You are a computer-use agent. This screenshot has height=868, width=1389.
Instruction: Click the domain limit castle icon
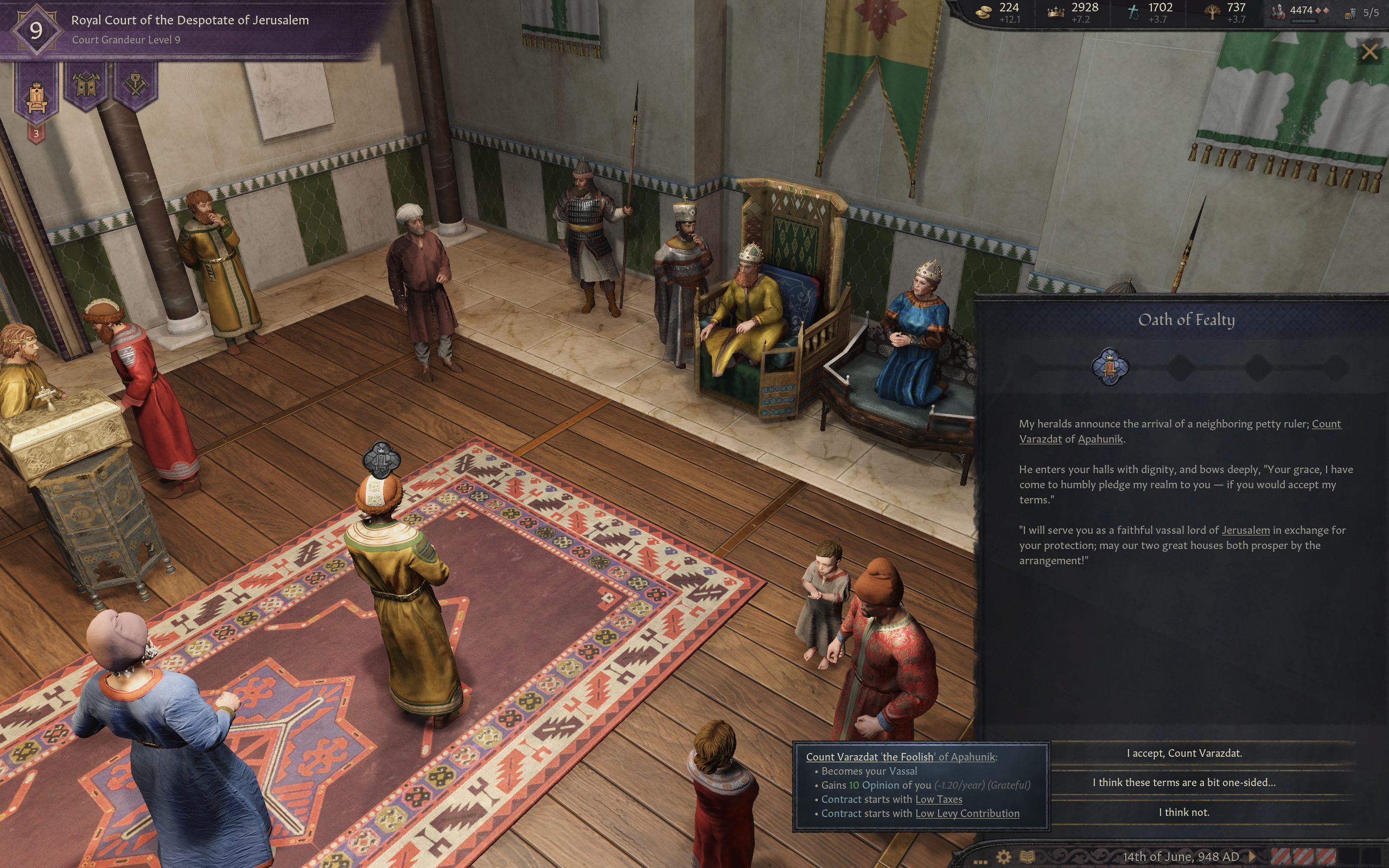(x=1350, y=13)
